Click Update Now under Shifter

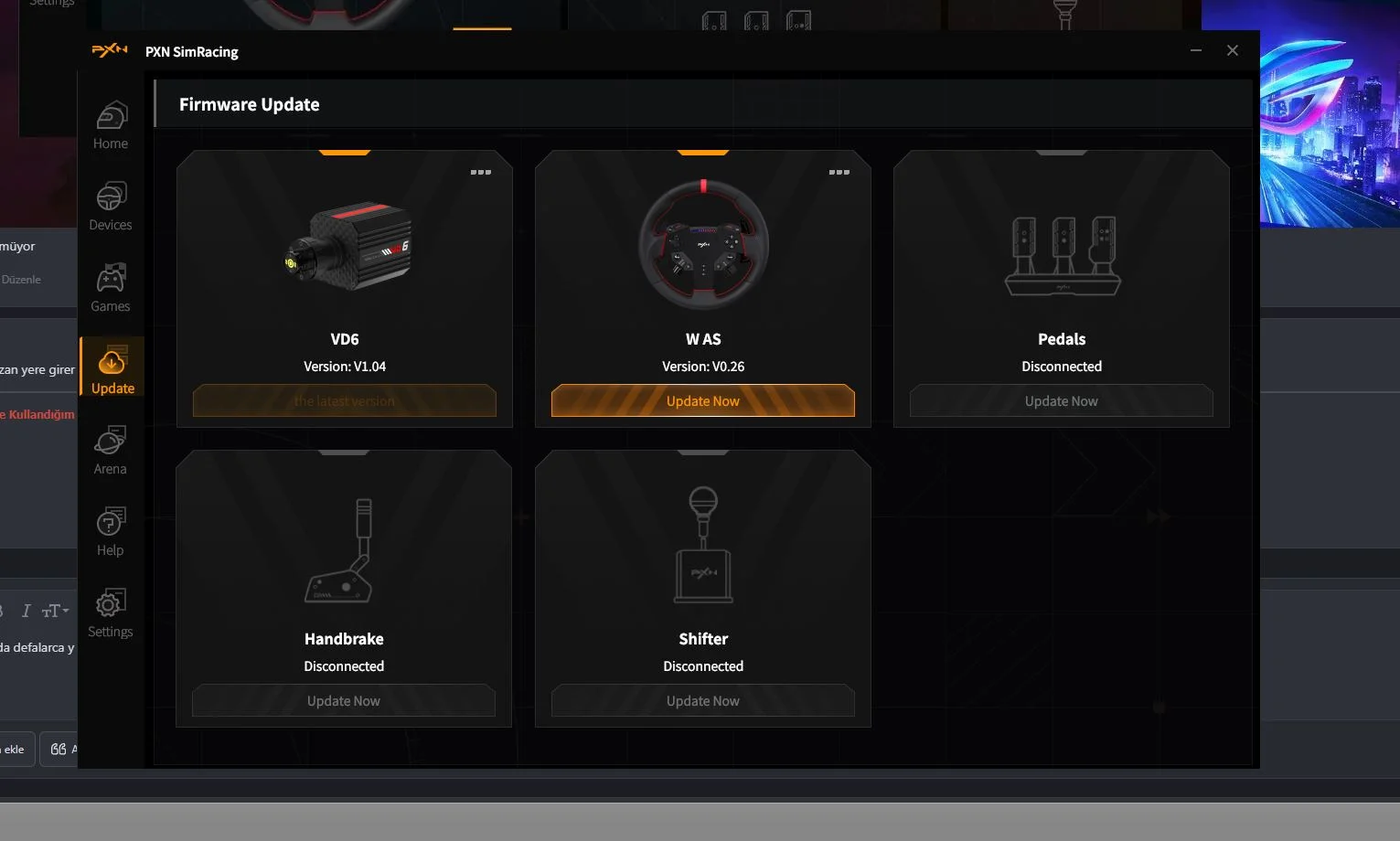(x=702, y=701)
